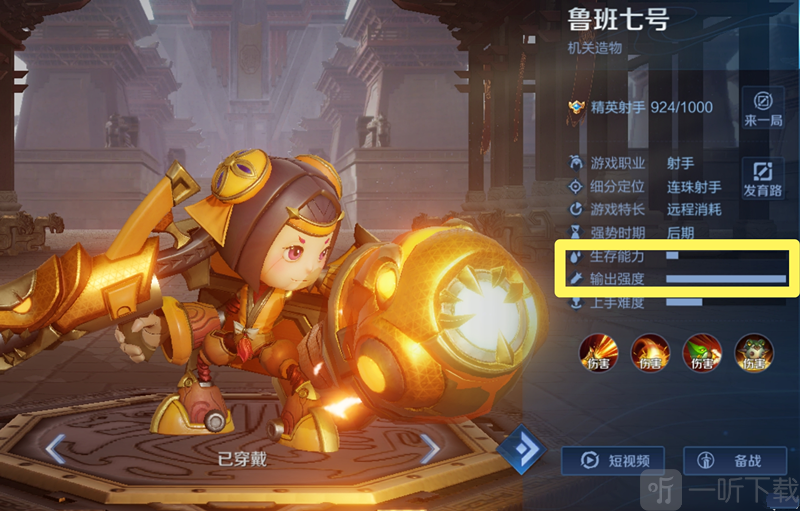Select the robot face skill icon

tap(754, 351)
